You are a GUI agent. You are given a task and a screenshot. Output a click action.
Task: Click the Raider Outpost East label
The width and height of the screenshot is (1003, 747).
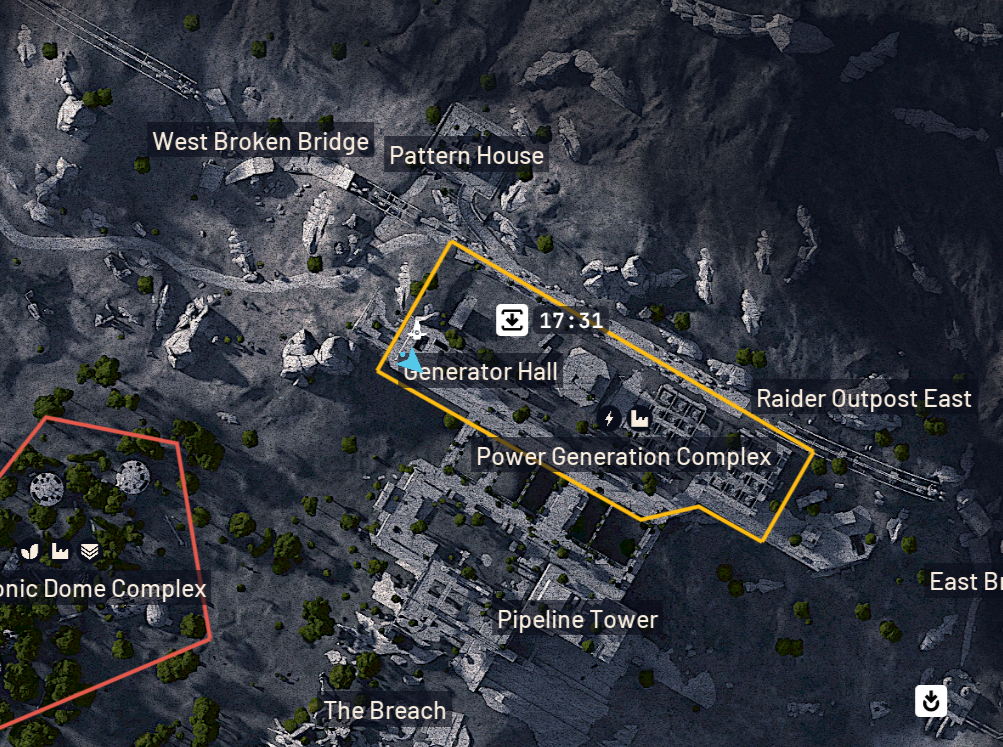[863, 399]
